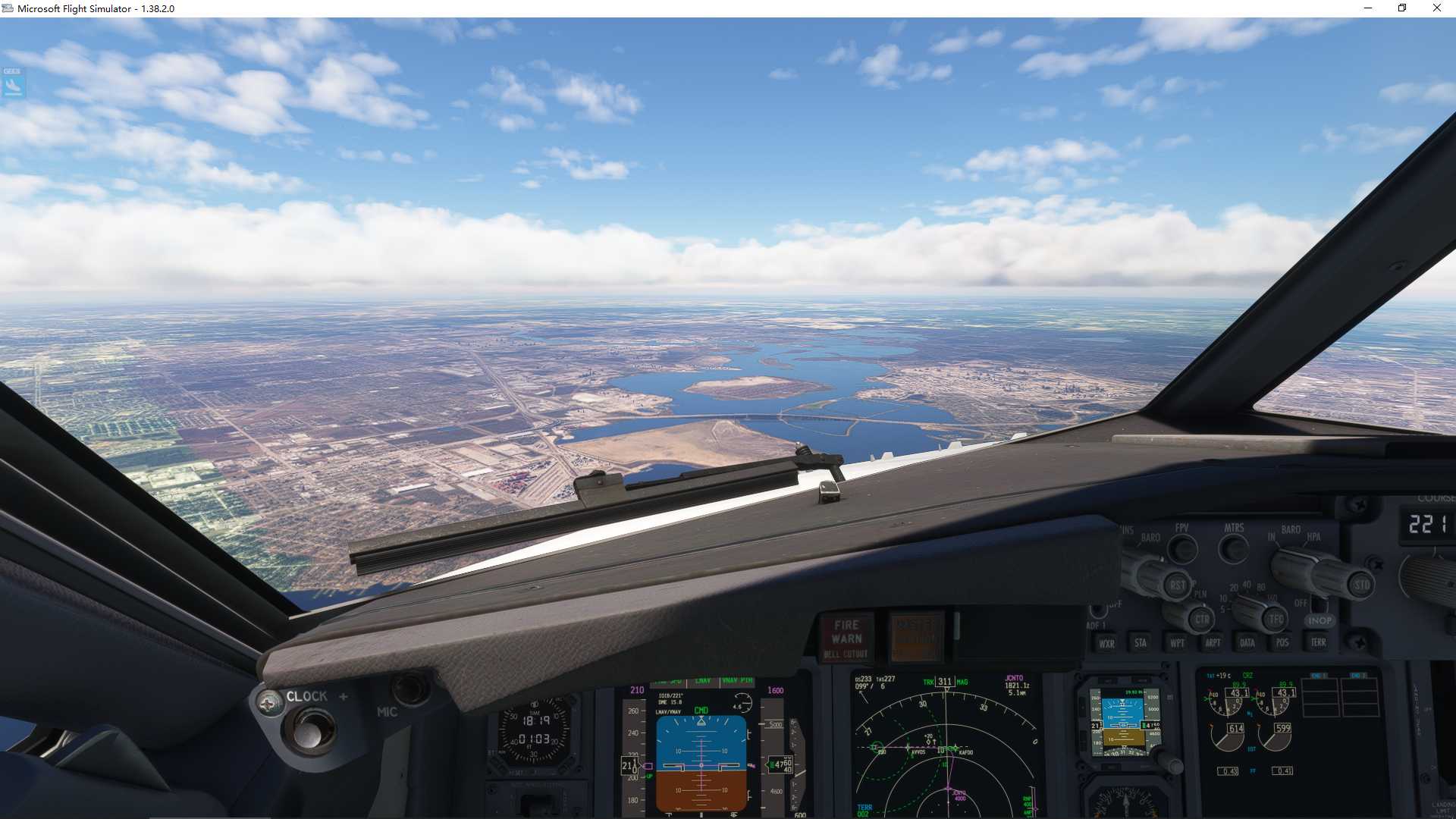Open the GEES landing overlay icon
Screen dimensions: 1456x819
(x=13, y=83)
